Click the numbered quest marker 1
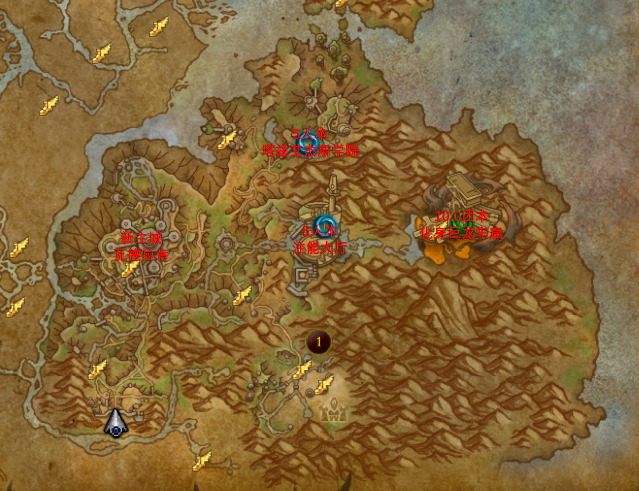Screen dimensions: 639x491 click(319, 342)
